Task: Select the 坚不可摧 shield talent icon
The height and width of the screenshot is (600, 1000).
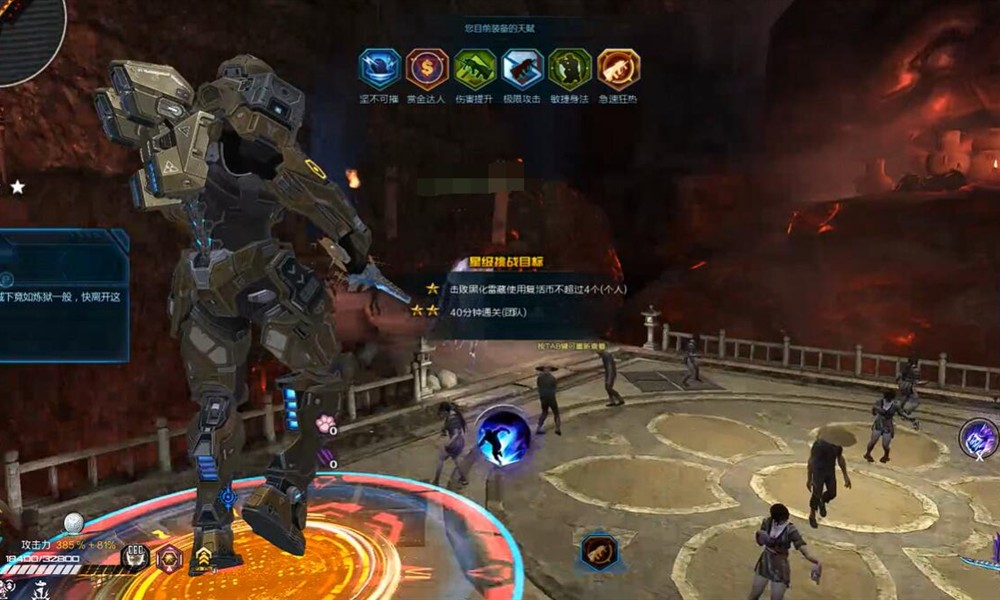Action: coord(380,69)
